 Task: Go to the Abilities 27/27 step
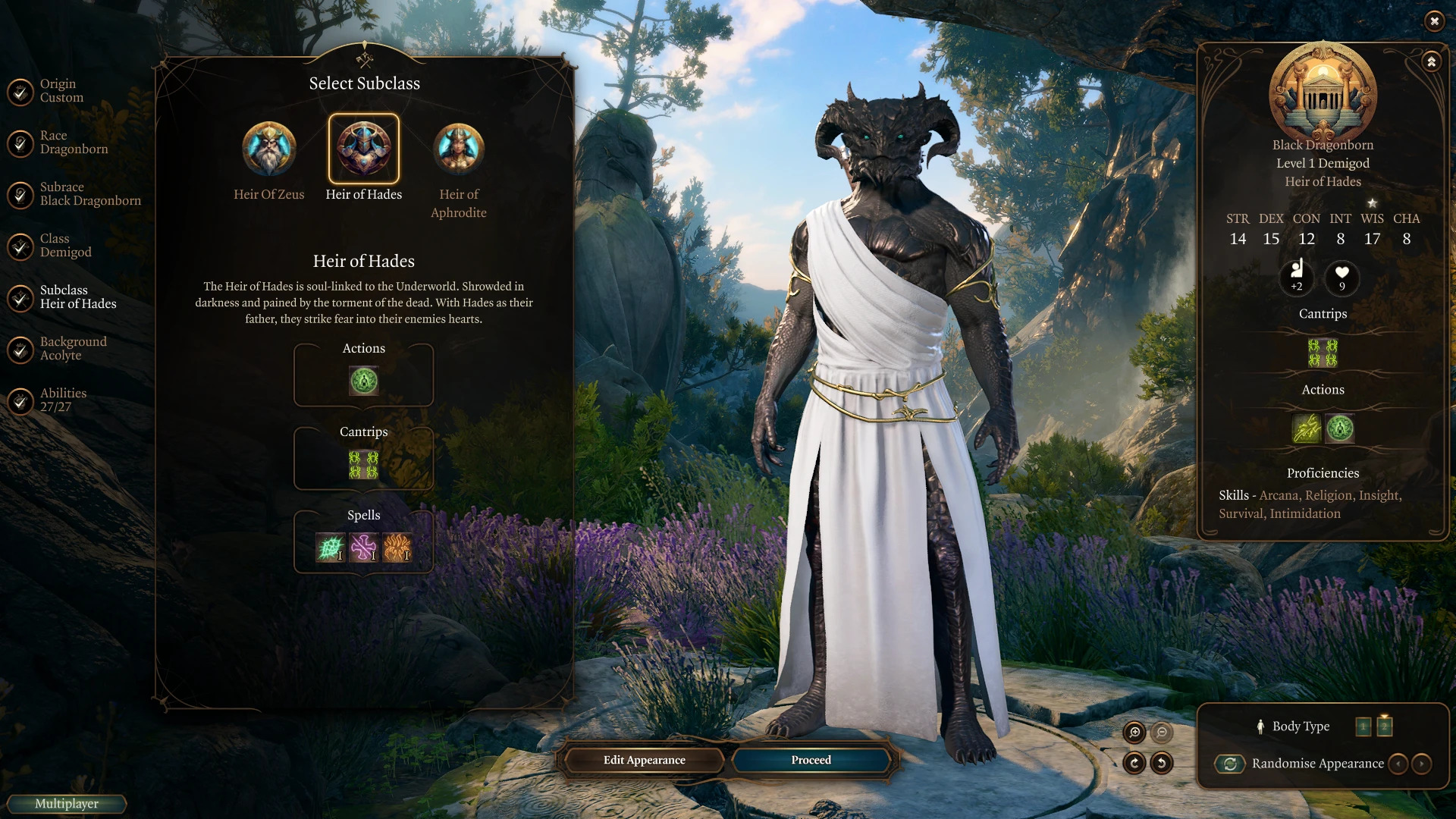[62, 400]
